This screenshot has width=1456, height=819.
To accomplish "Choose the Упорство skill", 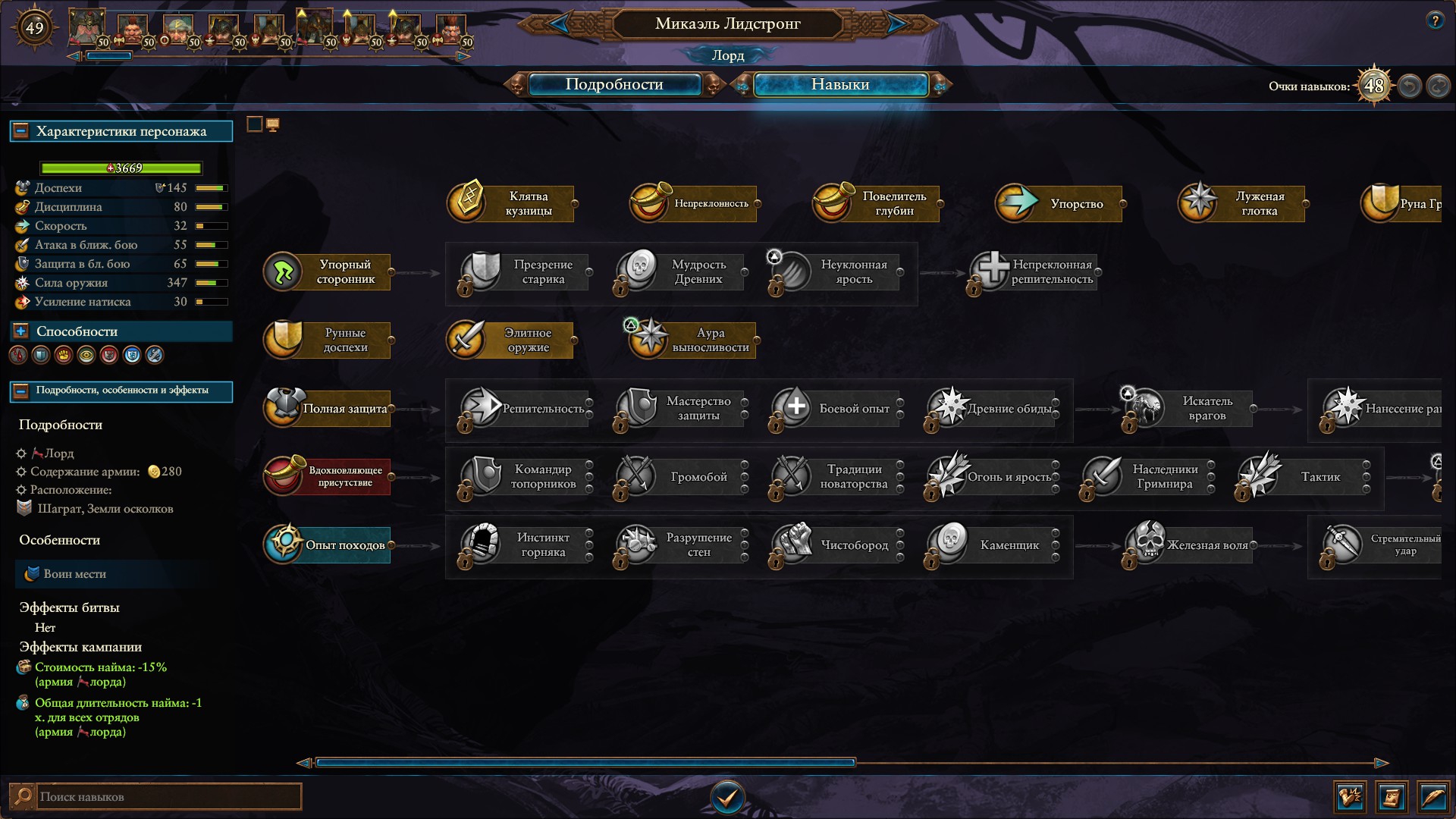I will pyautogui.click(x=1060, y=203).
